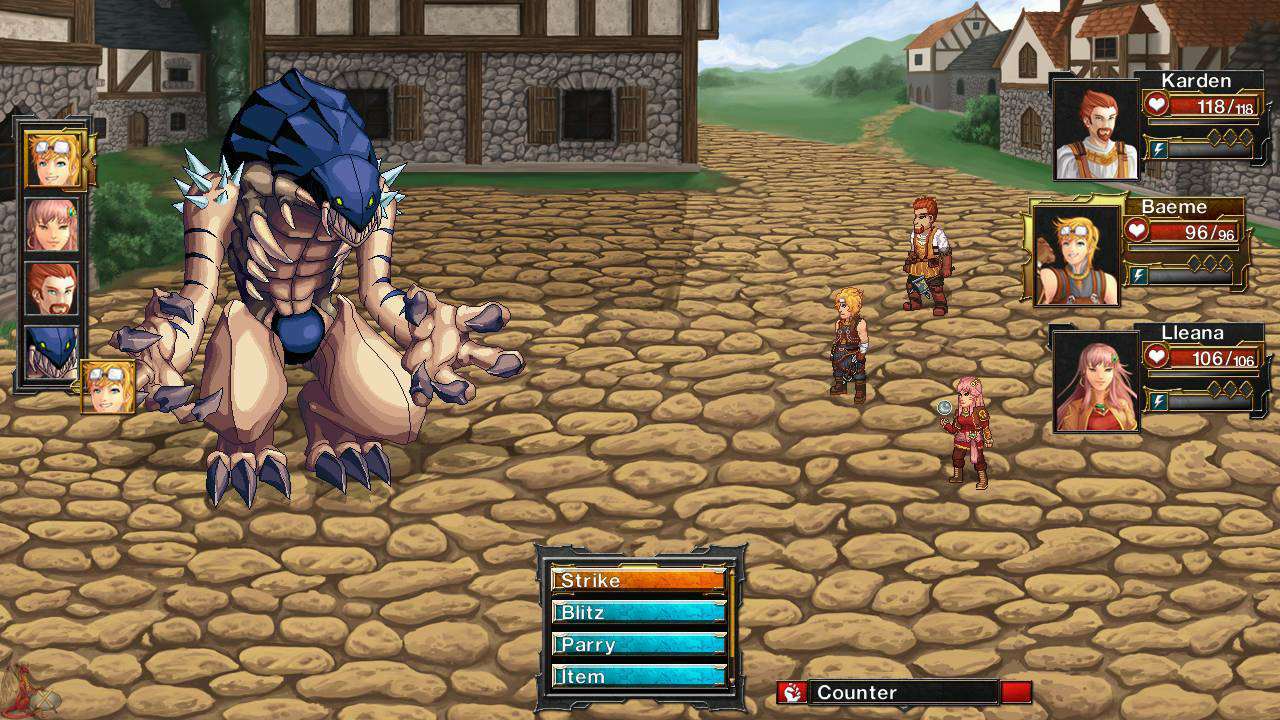Select the pink-haired girl's turn order portrait
The width and height of the screenshot is (1280, 720).
51,226
